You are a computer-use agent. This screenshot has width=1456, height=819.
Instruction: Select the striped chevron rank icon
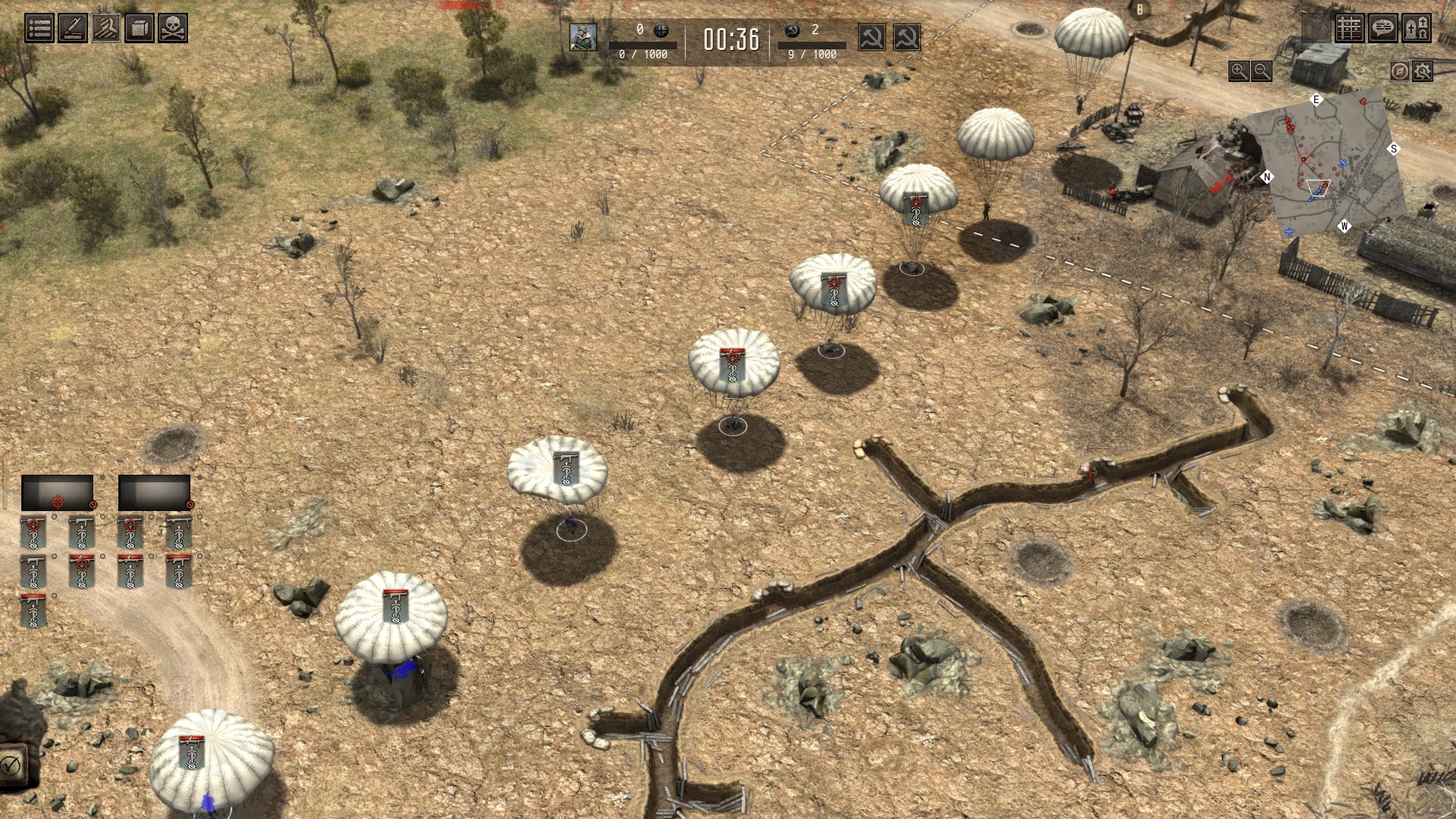pyautogui.click(x=106, y=29)
